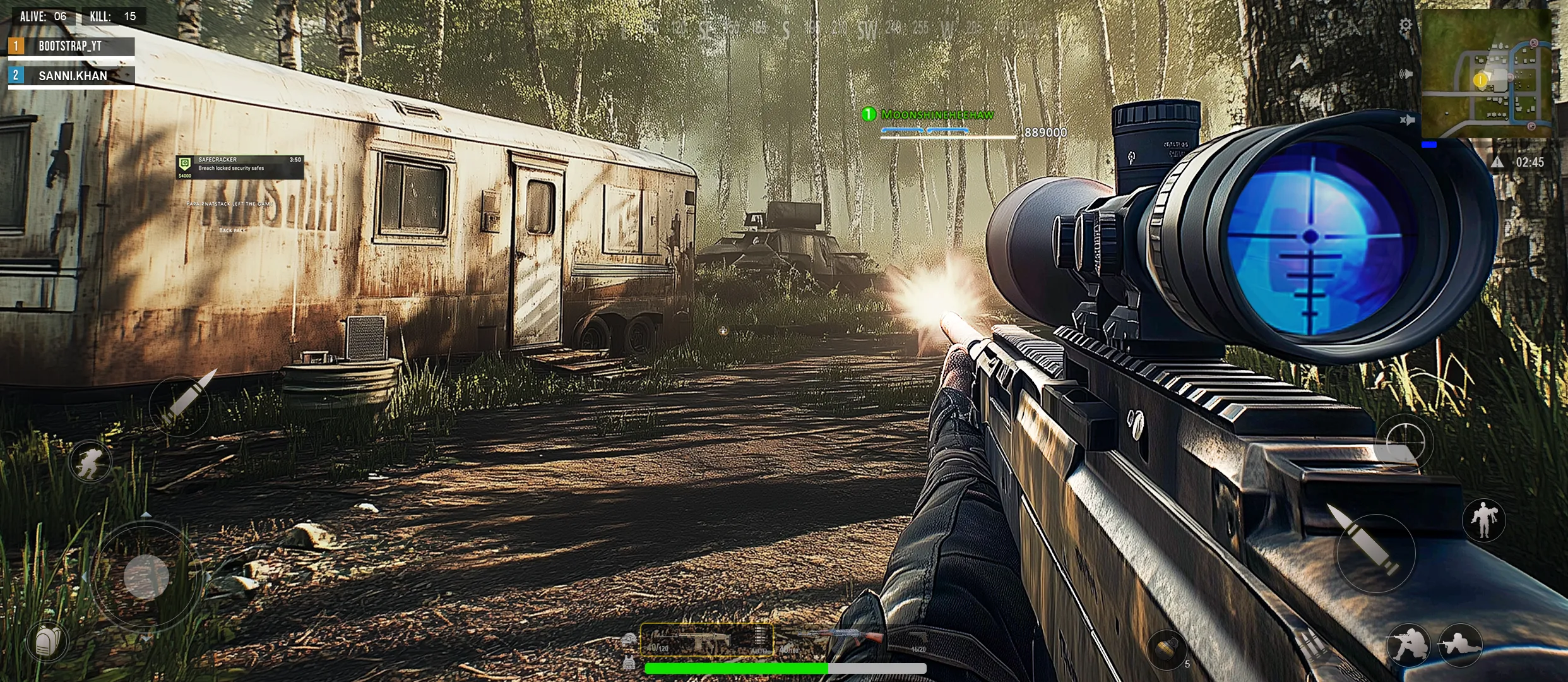
Task: Expand the minimap
Action: point(1486,73)
